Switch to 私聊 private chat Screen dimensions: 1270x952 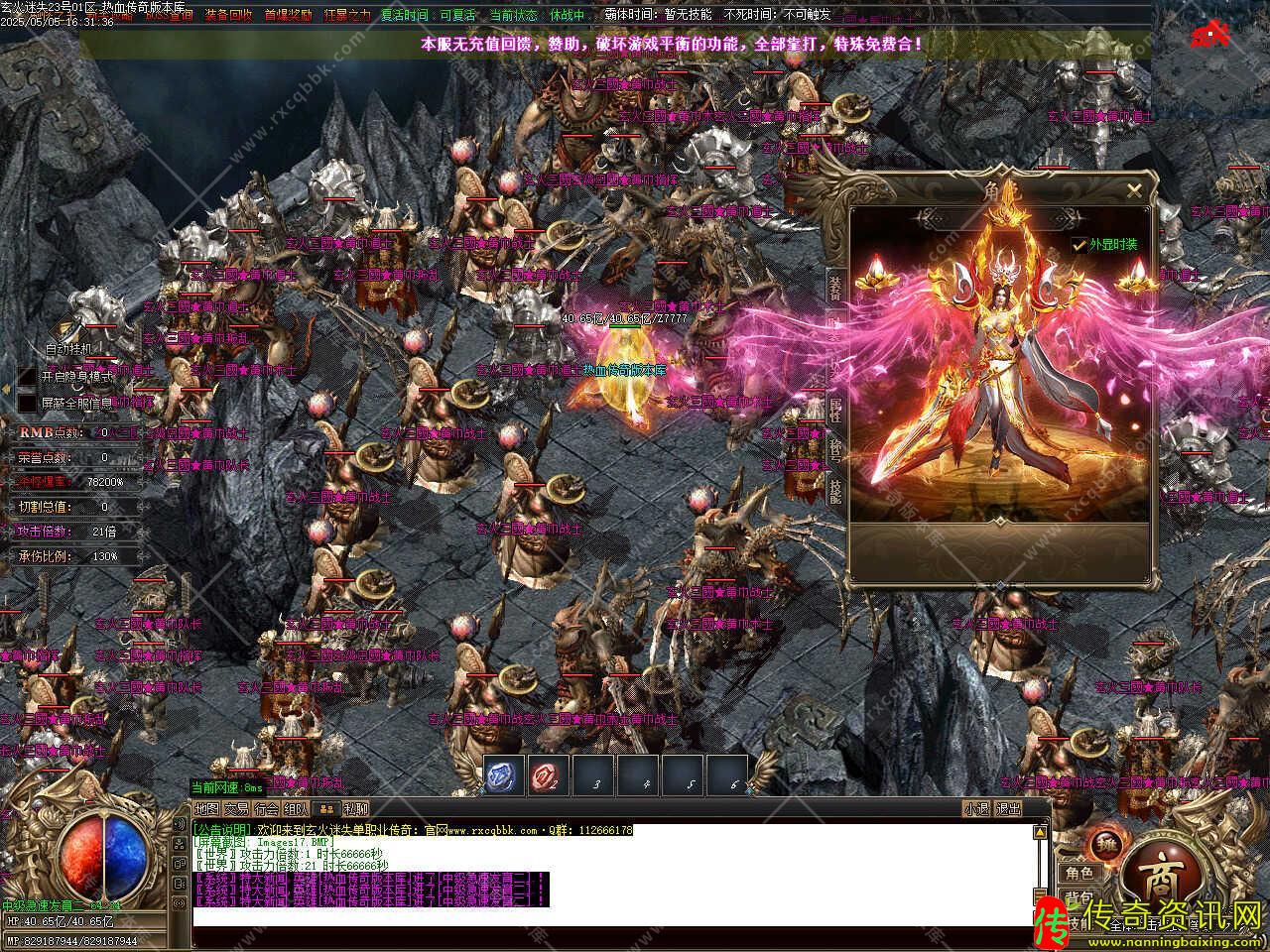(x=355, y=809)
